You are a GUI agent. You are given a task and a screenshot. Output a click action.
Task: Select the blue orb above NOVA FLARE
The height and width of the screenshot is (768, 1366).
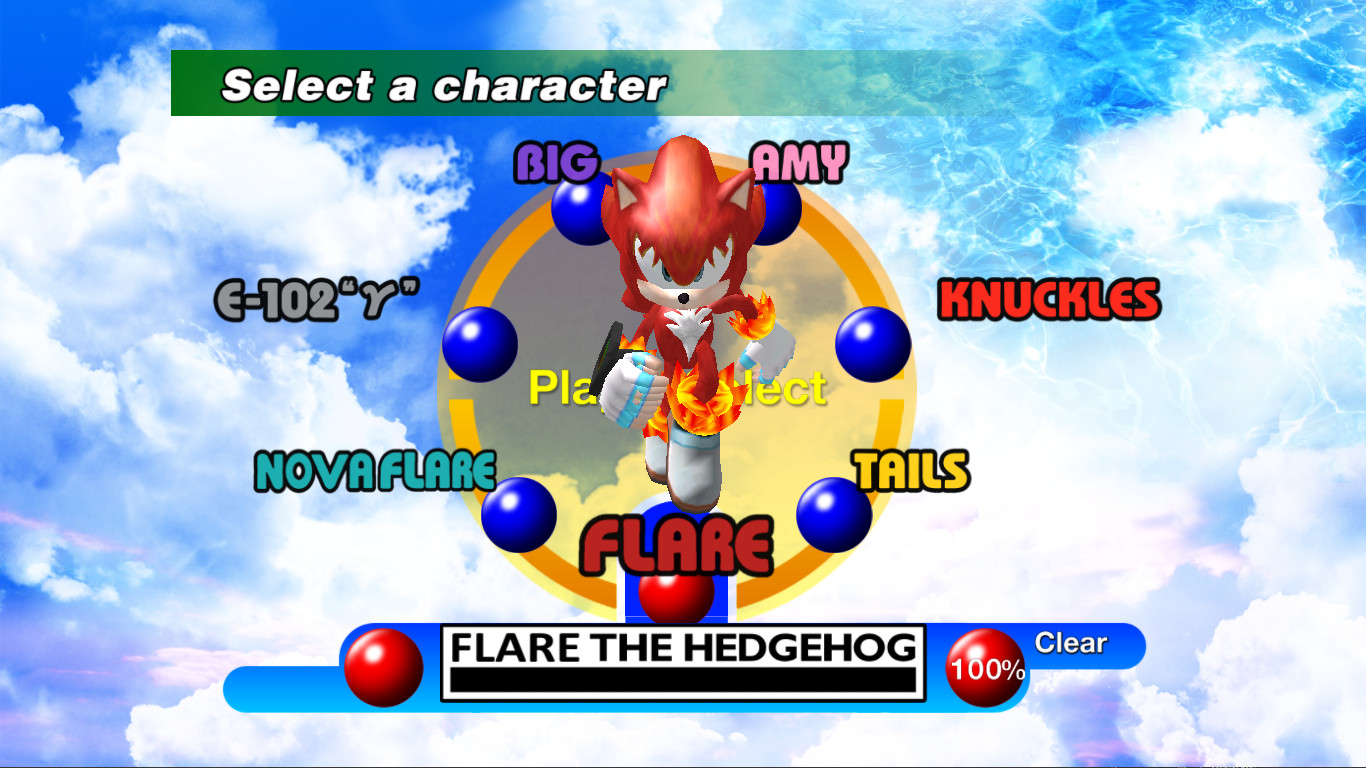coord(521,514)
